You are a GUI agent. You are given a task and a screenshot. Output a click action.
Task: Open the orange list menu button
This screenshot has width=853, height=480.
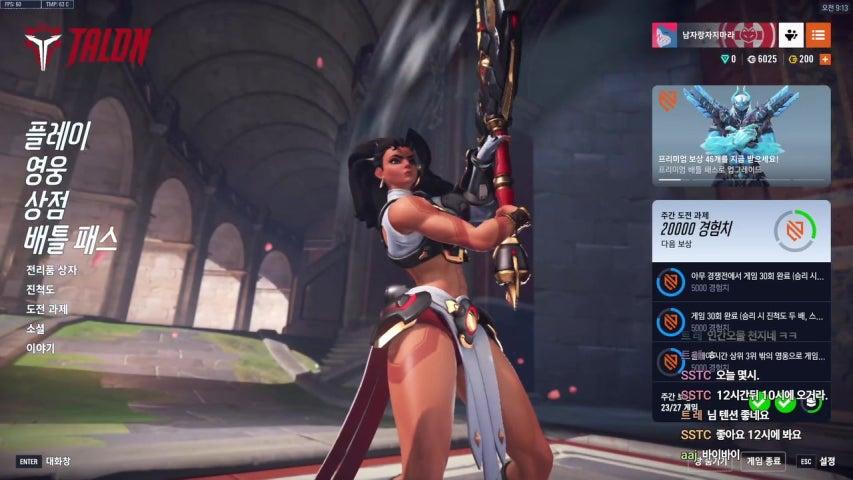[x=818, y=36]
